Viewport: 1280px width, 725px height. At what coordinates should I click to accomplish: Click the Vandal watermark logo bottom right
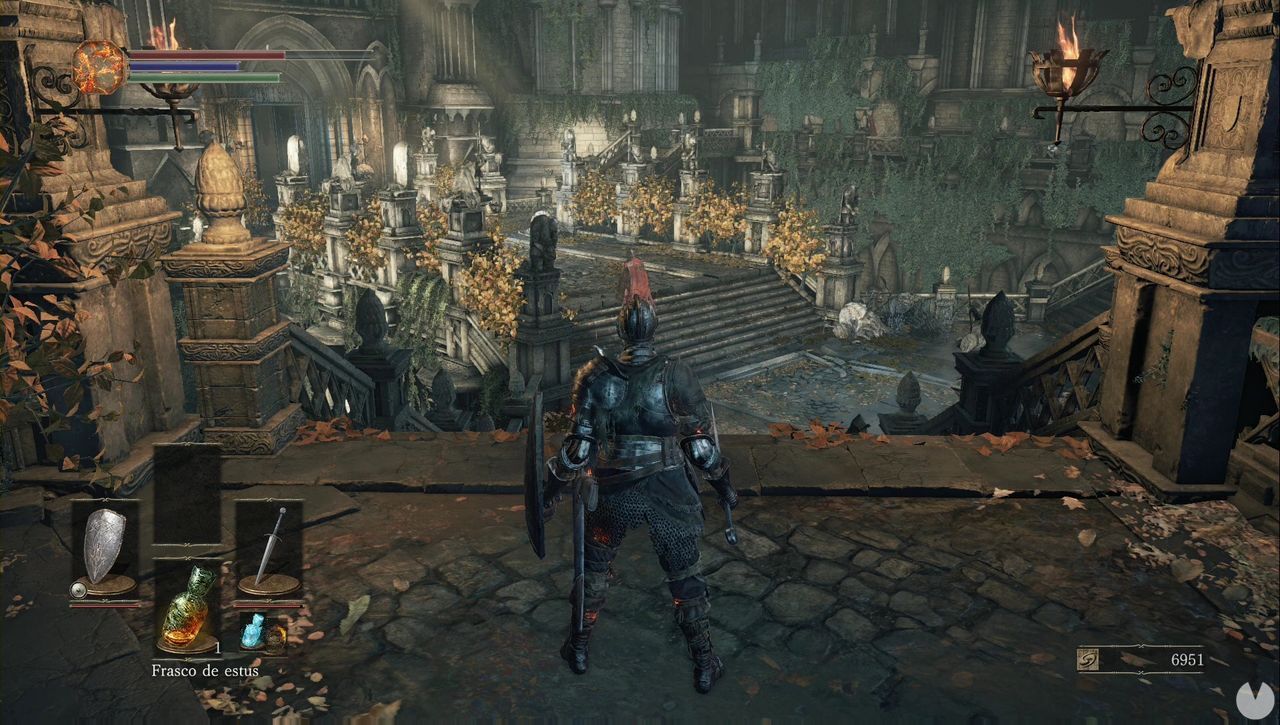(1252, 699)
